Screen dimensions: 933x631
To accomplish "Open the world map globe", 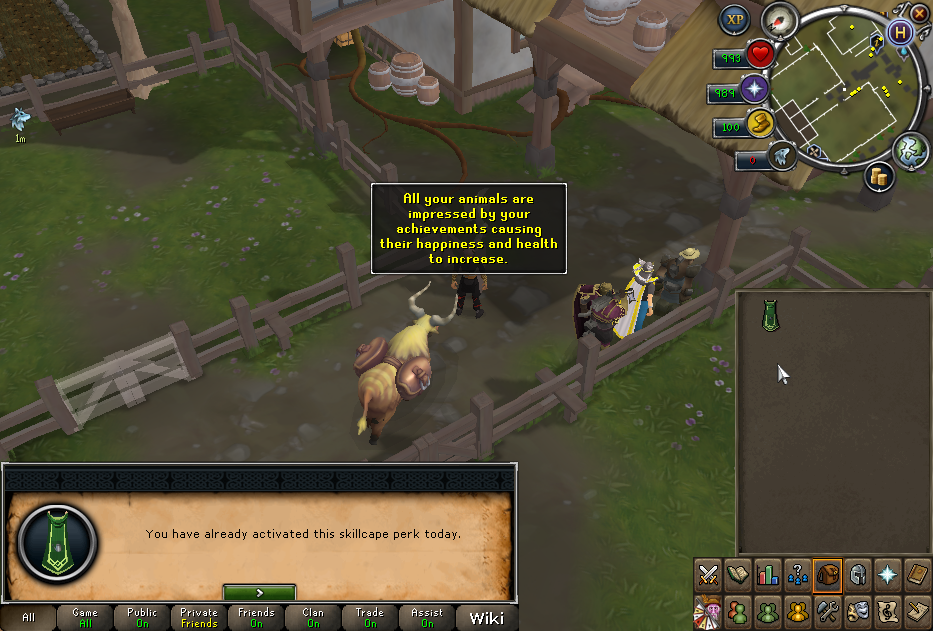I will 911,149.
